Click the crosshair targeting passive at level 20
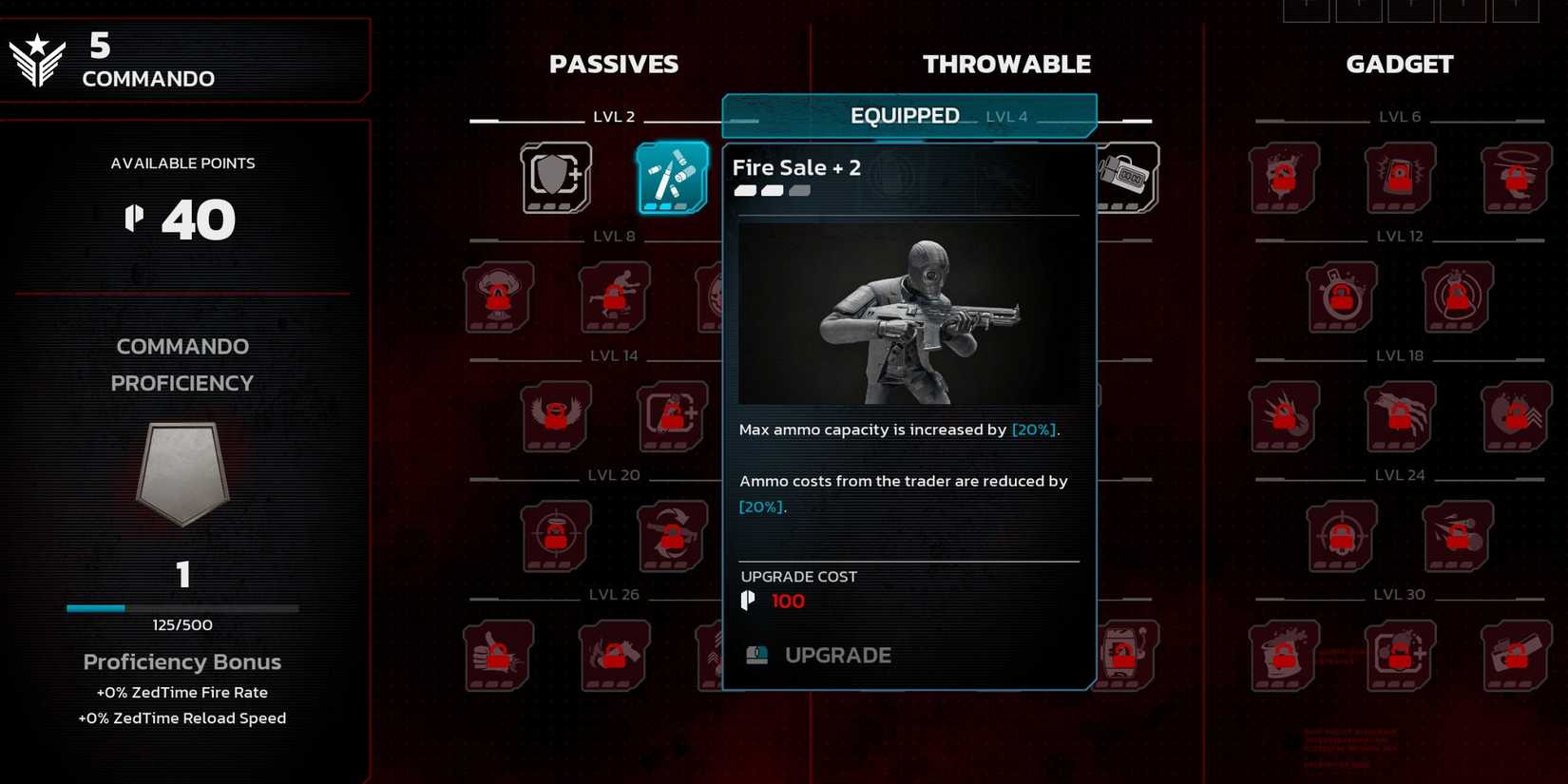The width and height of the screenshot is (1568, 784). pyautogui.click(x=556, y=535)
